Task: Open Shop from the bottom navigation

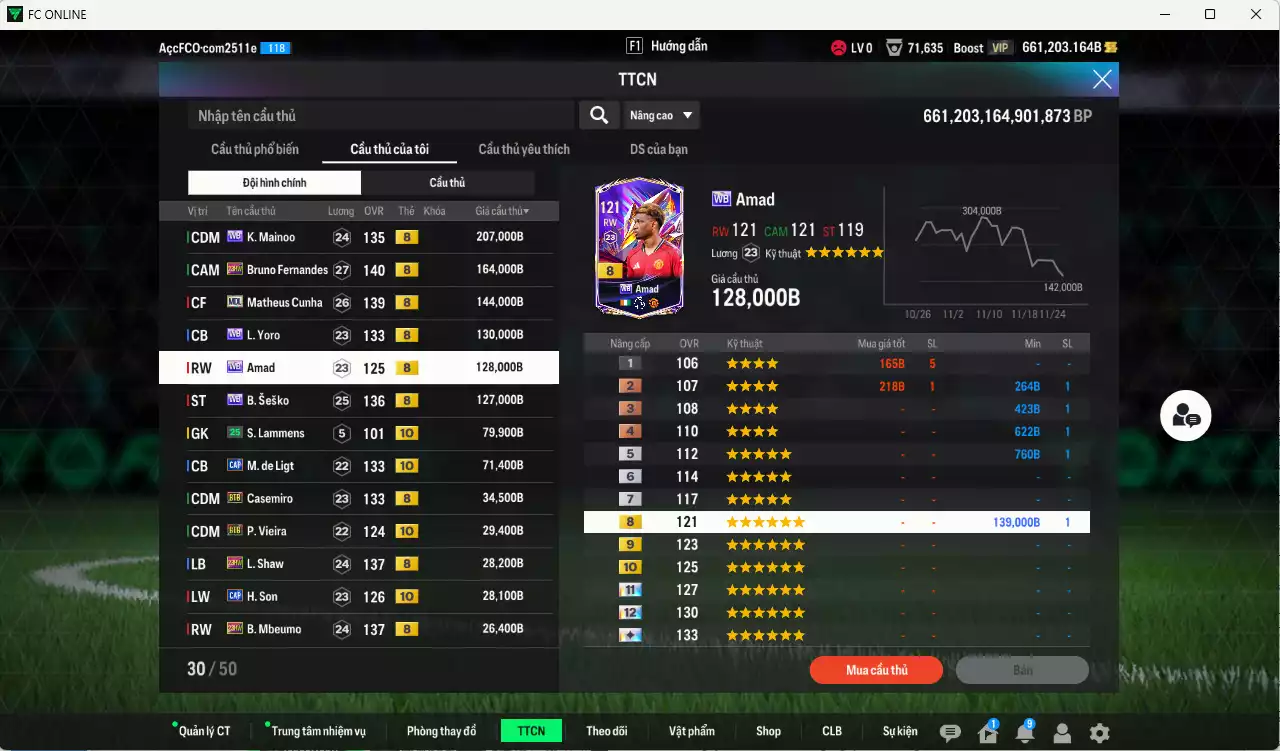Action: click(768, 731)
